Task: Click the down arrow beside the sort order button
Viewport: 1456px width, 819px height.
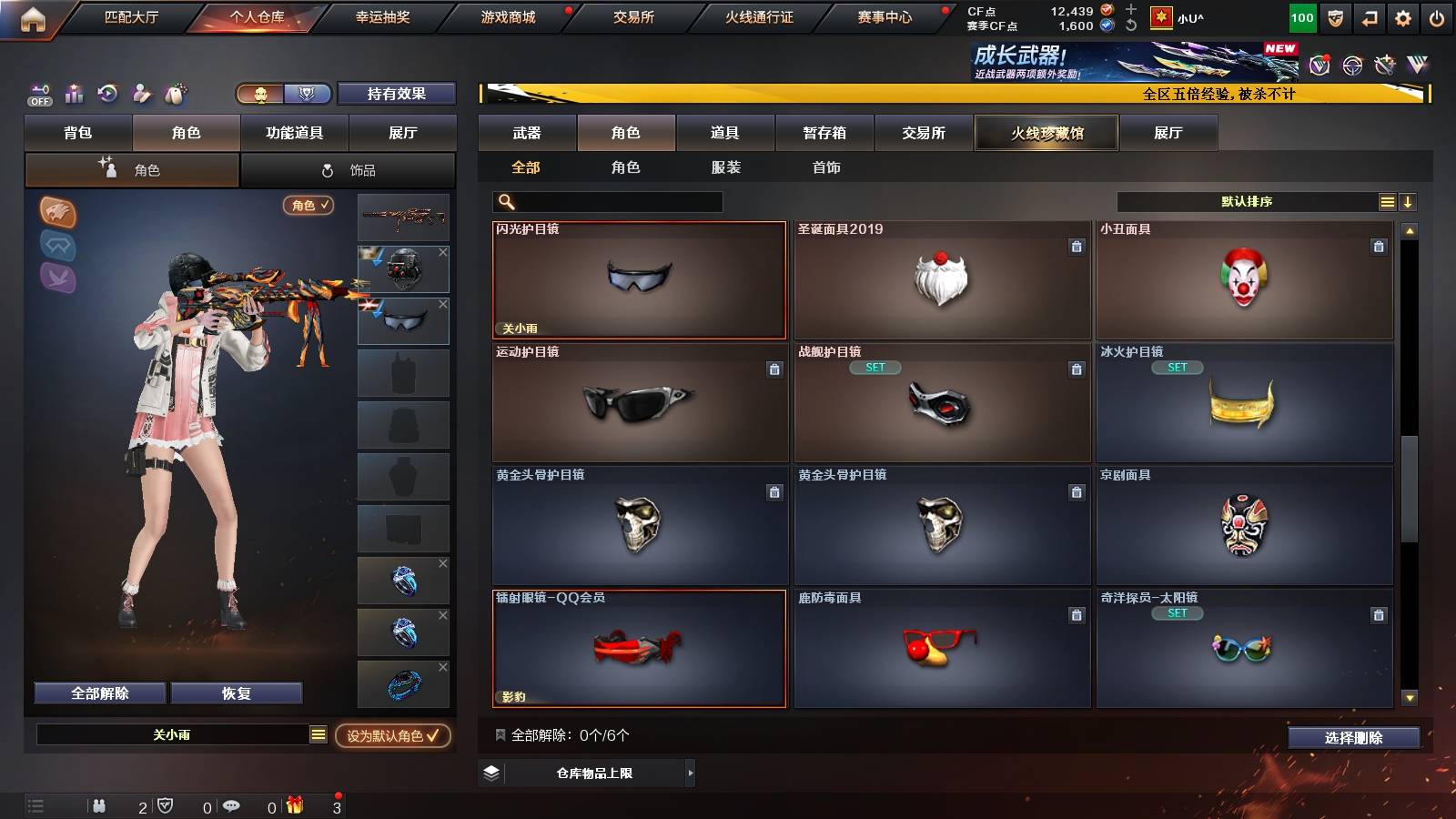Action: pyautogui.click(x=1407, y=201)
